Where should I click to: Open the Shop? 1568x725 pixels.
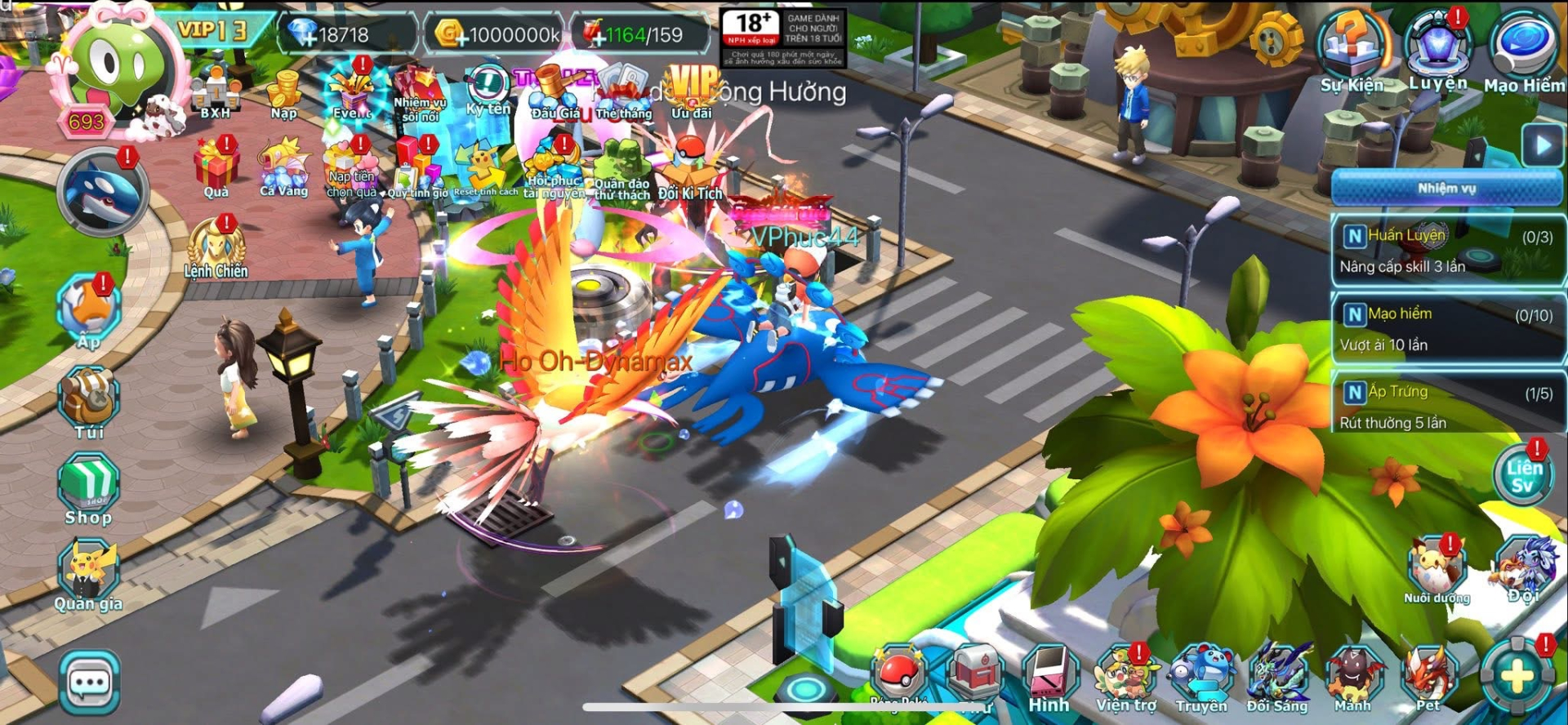(88, 488)
